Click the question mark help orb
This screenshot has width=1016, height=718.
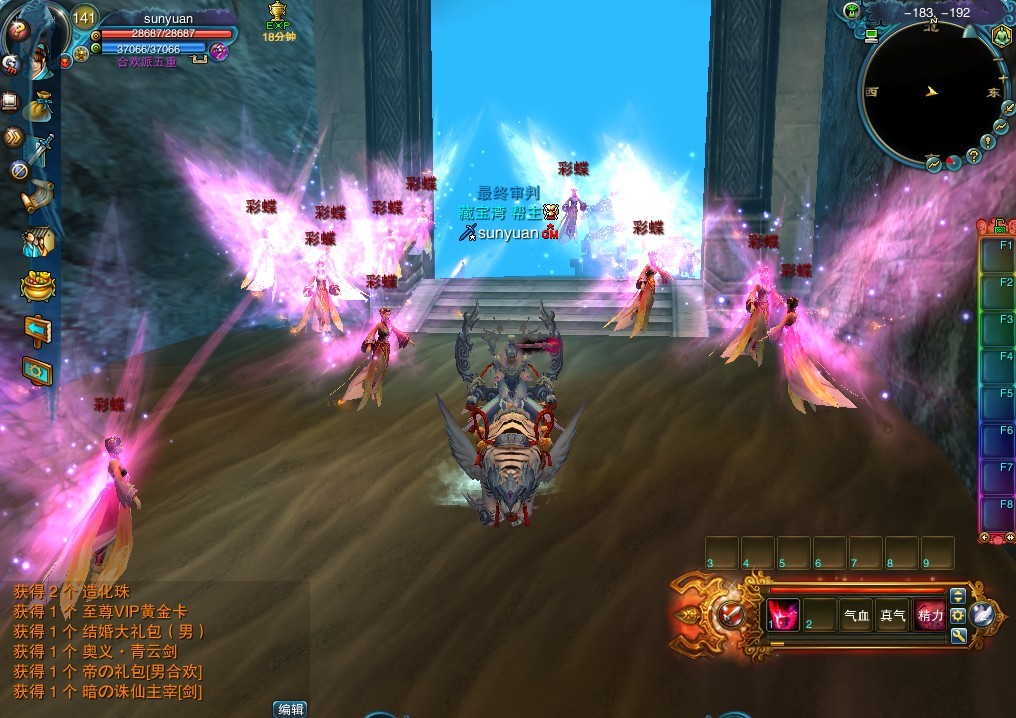pos(17,30)
